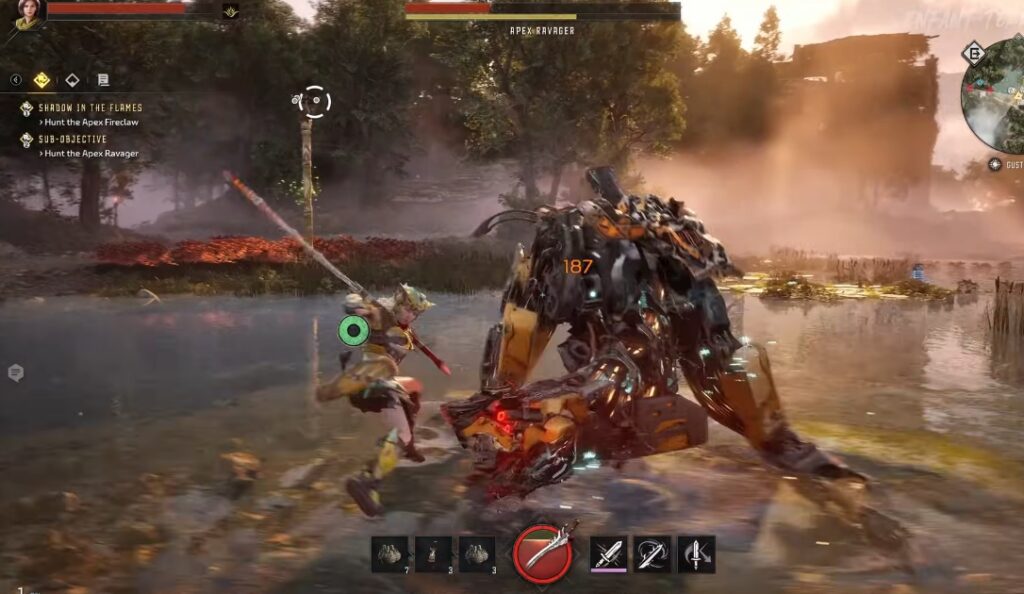Select the Shadow in the Flames quest

[x=90, y=108]
